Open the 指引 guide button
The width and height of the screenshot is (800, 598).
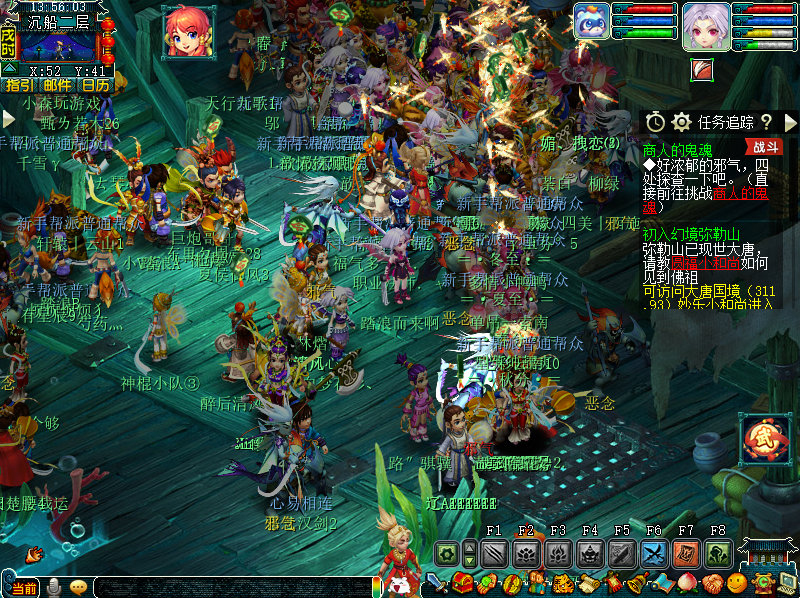pyautogui.click(x=18, y=86)
